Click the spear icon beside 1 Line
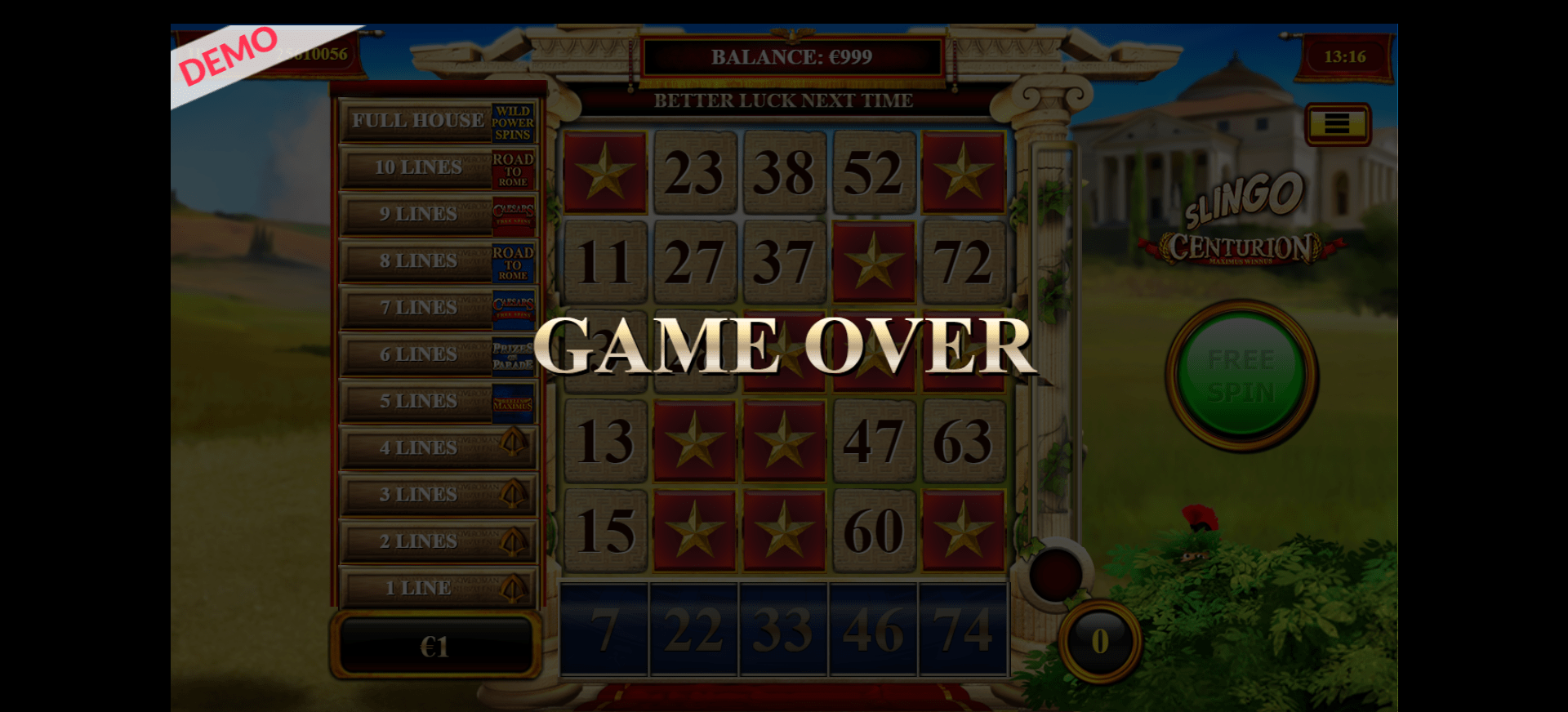1568x712 pixels. [x=514, y=587]
